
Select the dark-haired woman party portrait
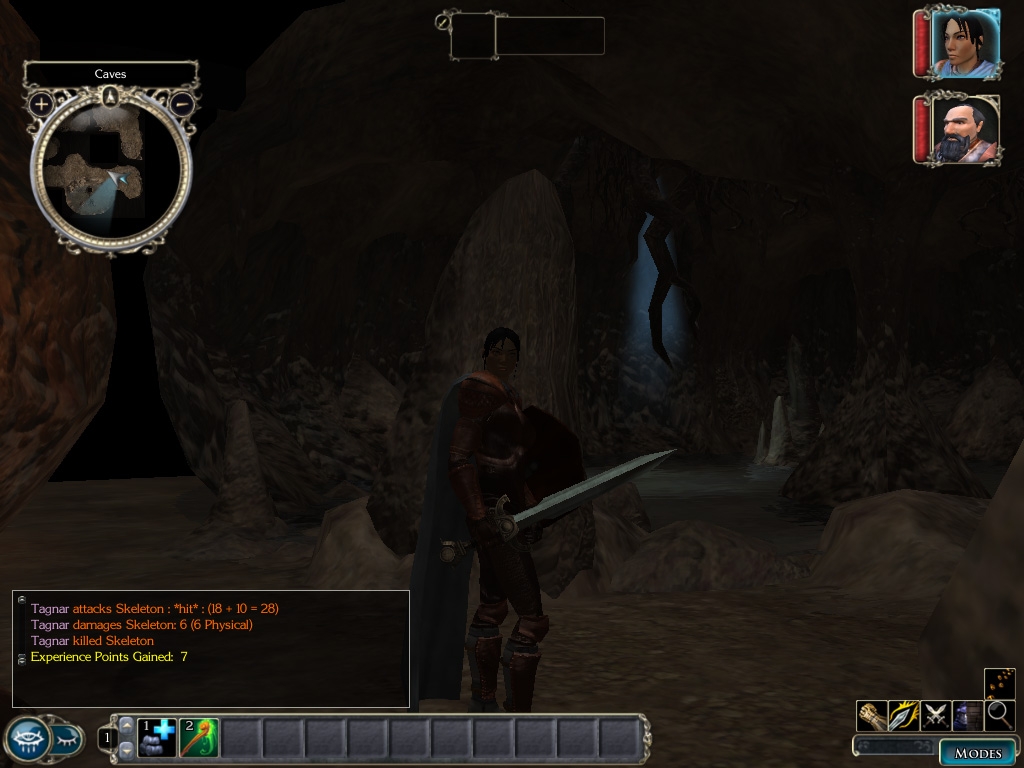[x=963, y=42]
